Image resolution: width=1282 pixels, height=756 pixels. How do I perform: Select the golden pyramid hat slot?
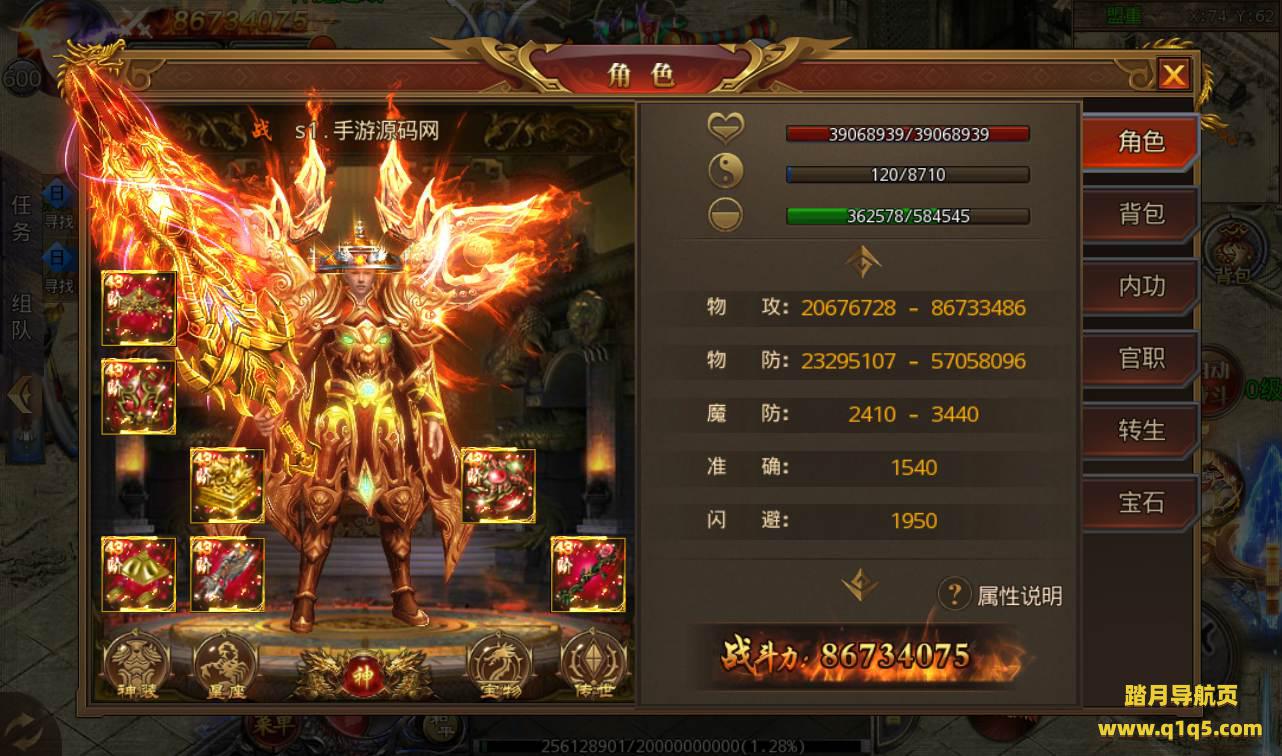(x=138, y=574)
